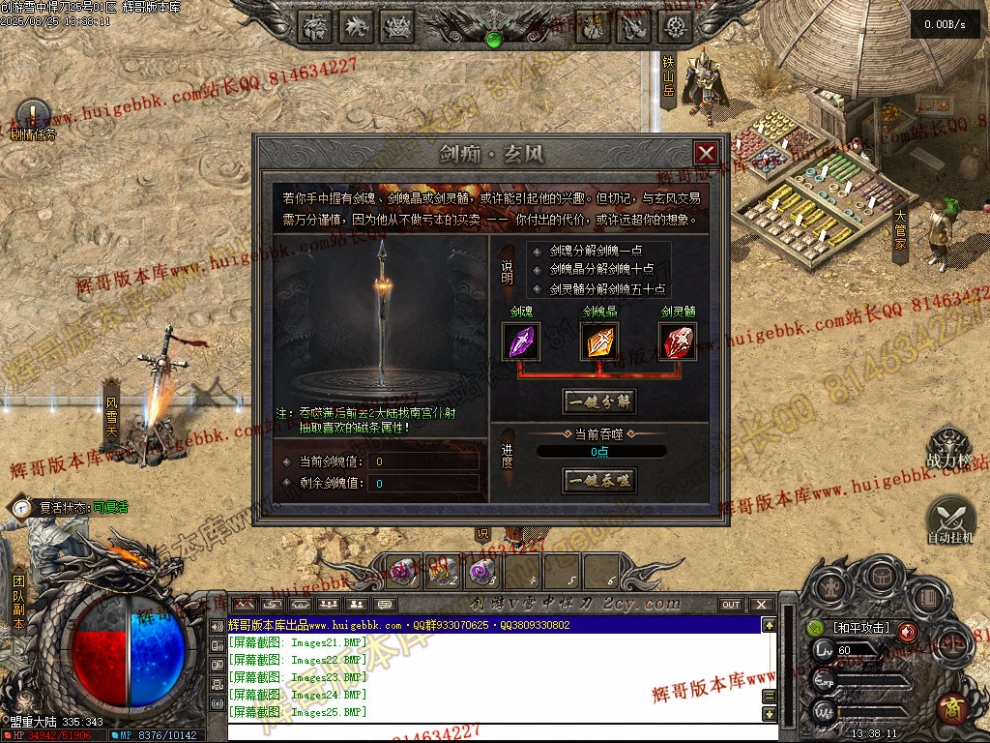Click the green orb on top bar

pos(492,39)
